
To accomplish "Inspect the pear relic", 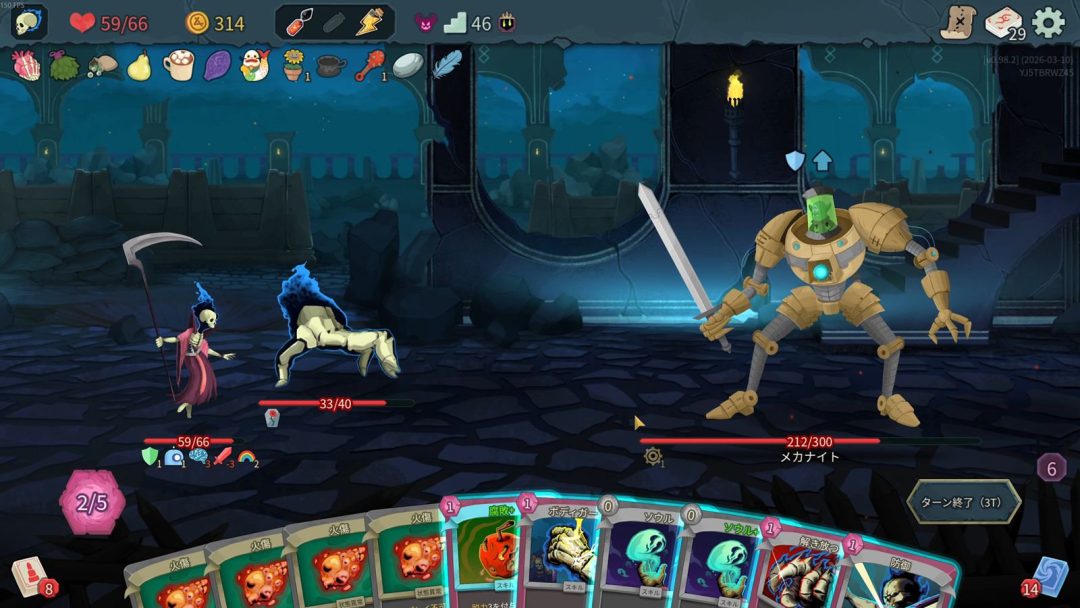I will pyautogui.click(x=139, y=66).
